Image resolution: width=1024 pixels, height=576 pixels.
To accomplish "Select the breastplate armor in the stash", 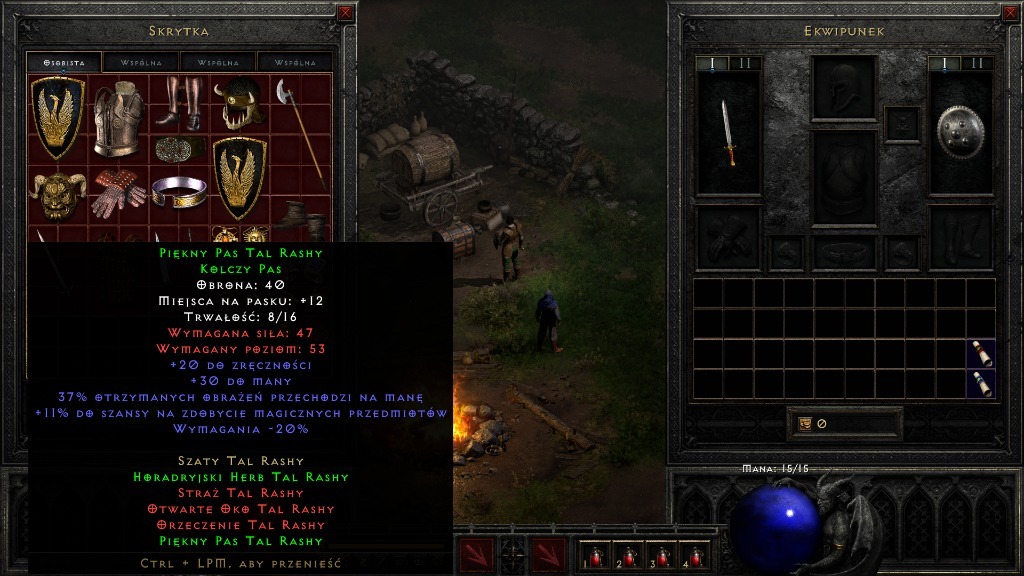I will click(118, 118).
